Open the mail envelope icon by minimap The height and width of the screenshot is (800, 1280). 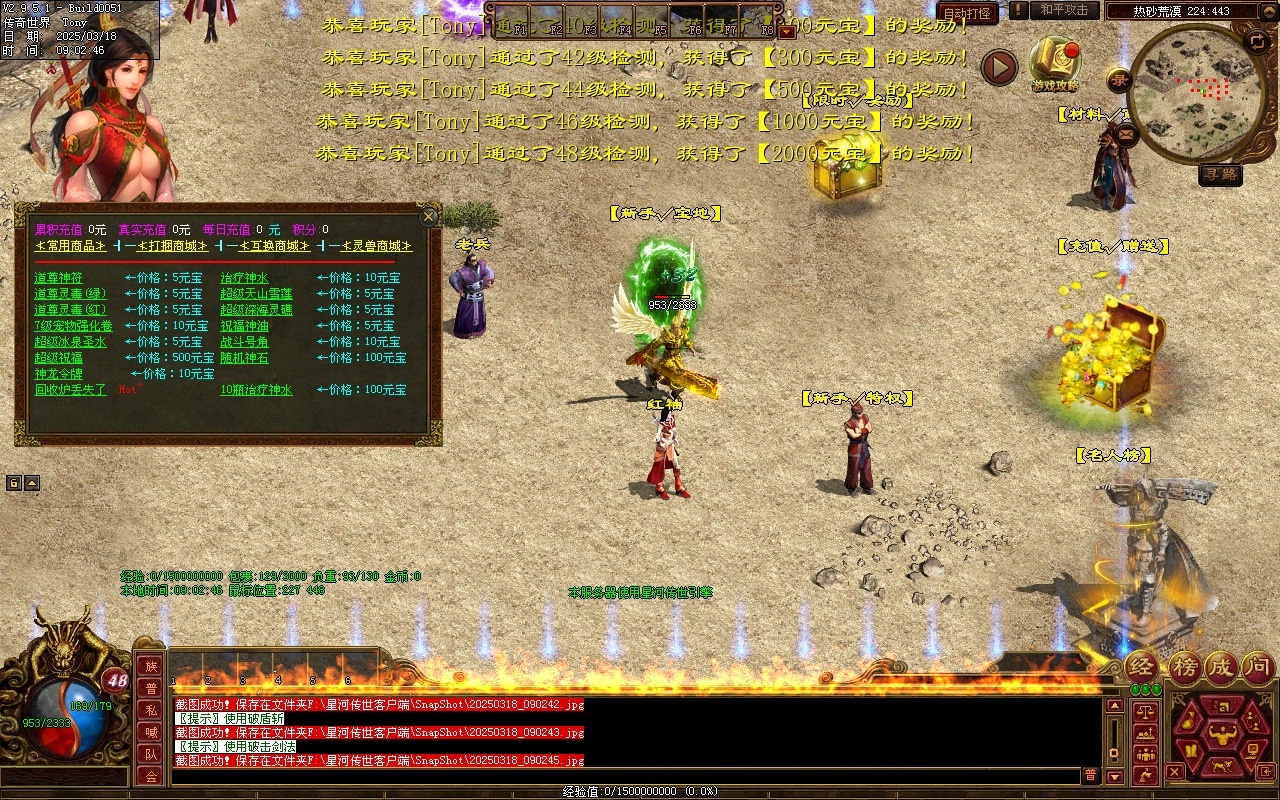click(1124, 134)
